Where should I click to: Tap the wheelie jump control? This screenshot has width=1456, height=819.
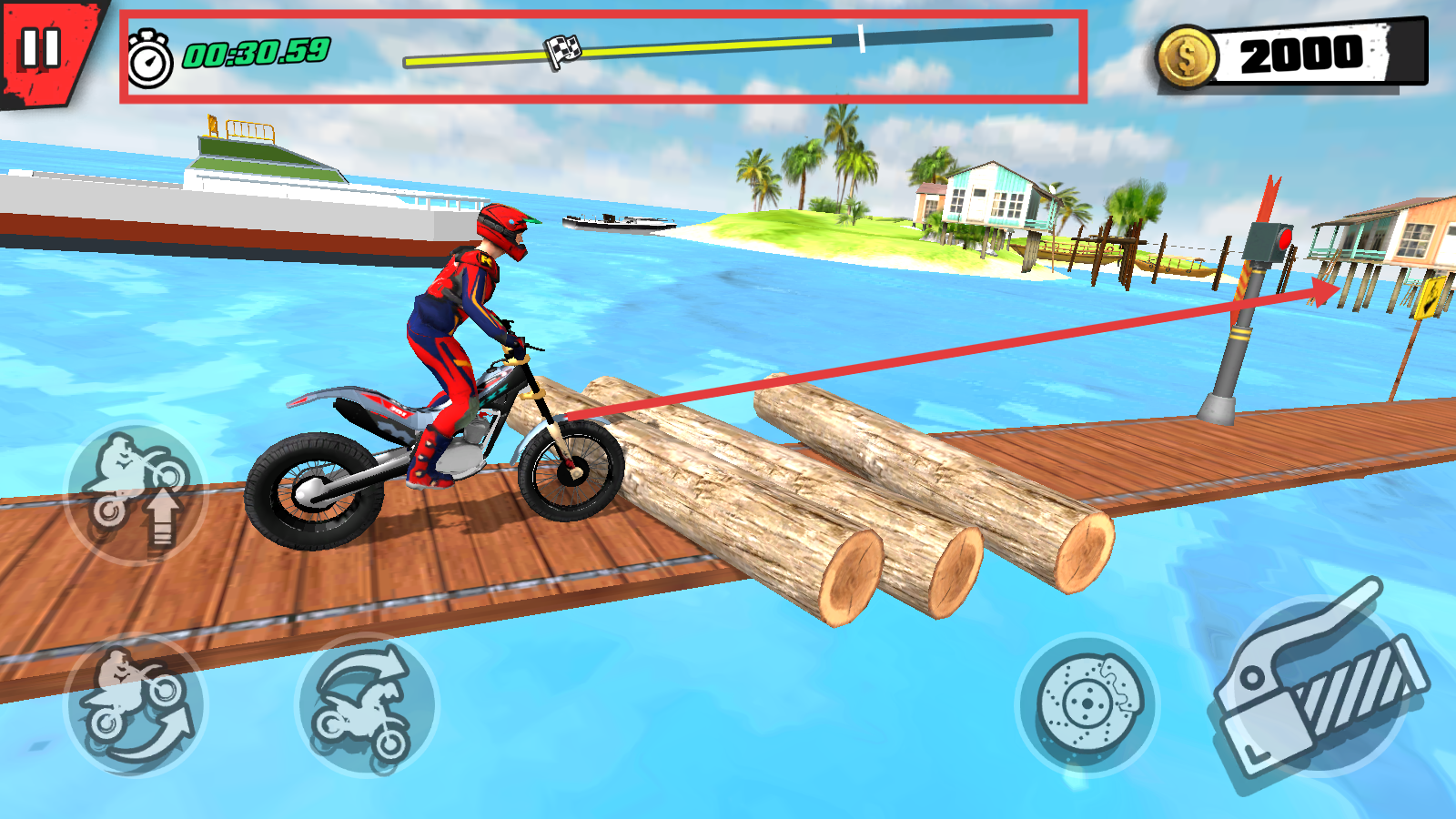point(136,492)
